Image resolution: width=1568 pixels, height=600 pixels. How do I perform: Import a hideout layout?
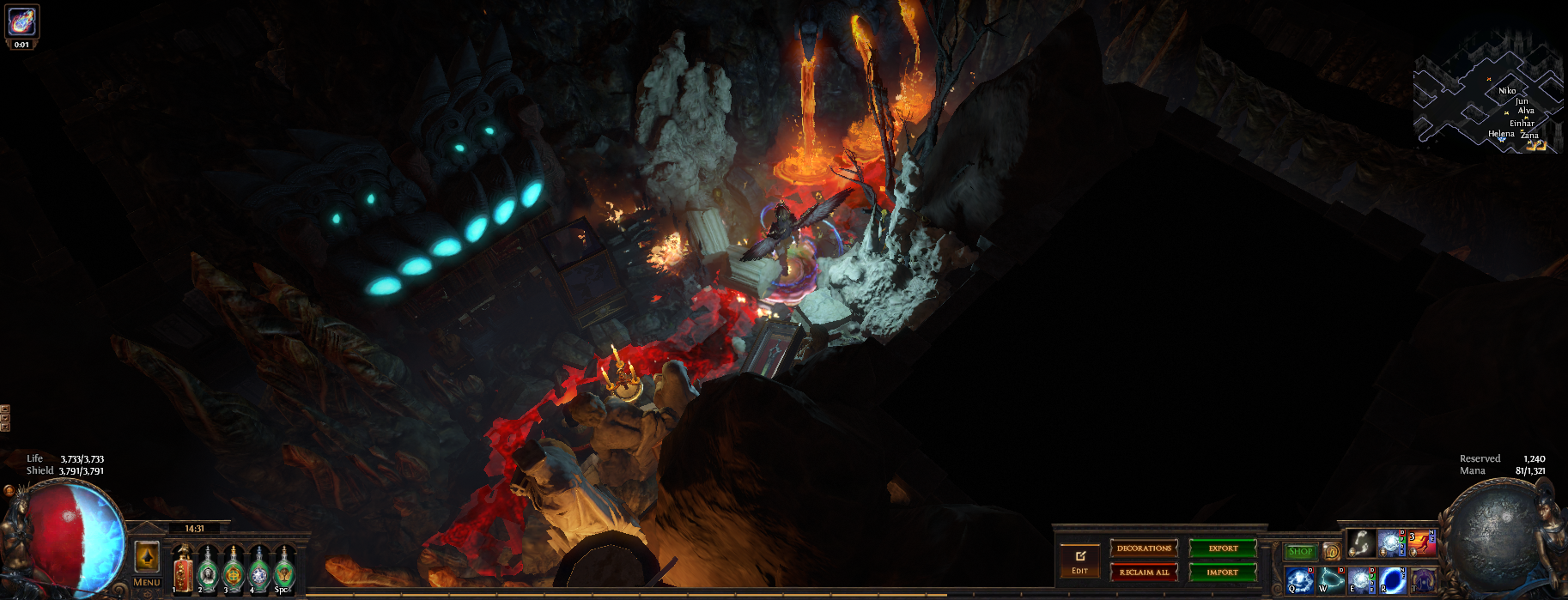pos(1223,572)
